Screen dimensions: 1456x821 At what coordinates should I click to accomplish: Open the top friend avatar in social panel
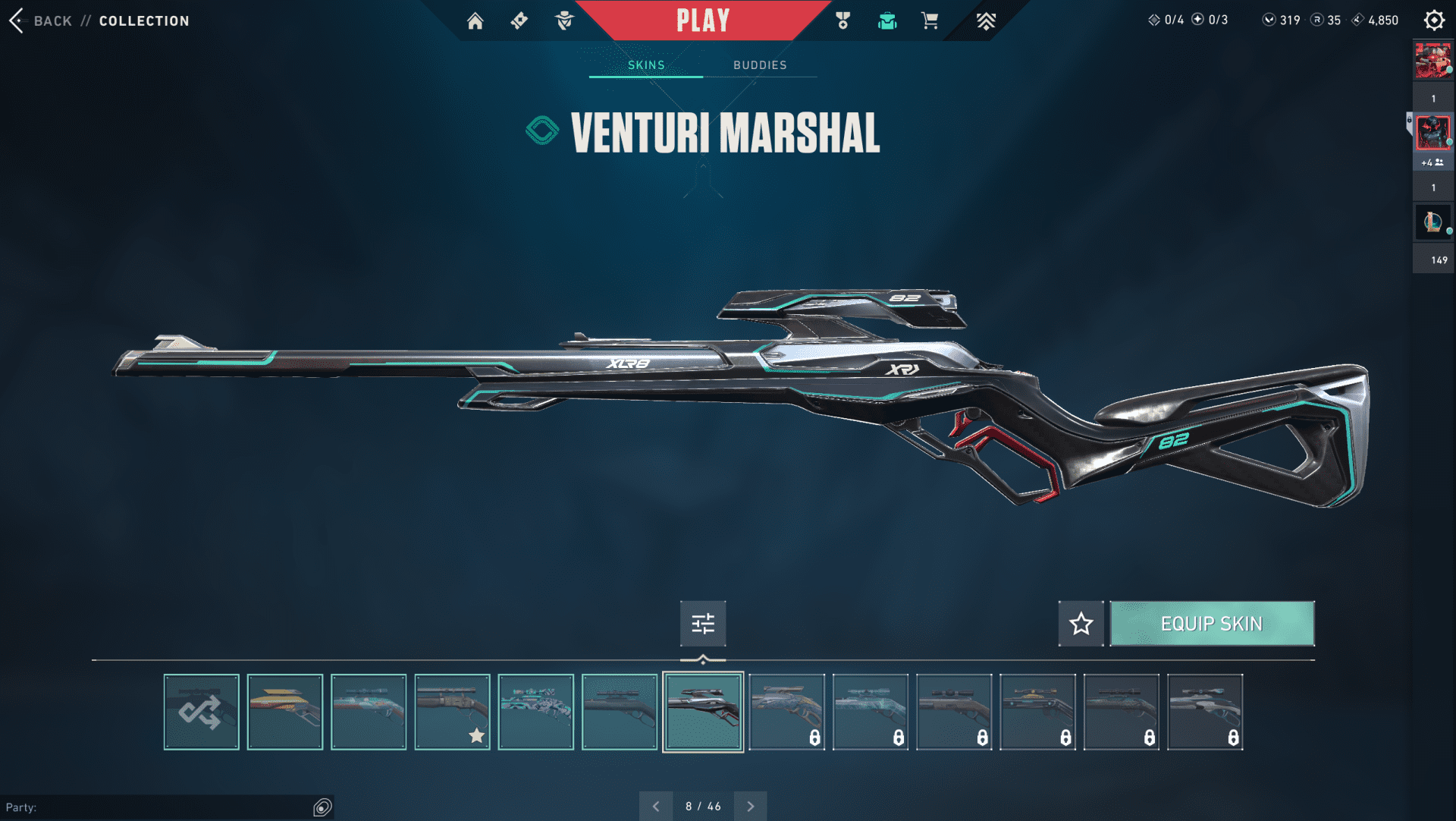(1432, 61)
